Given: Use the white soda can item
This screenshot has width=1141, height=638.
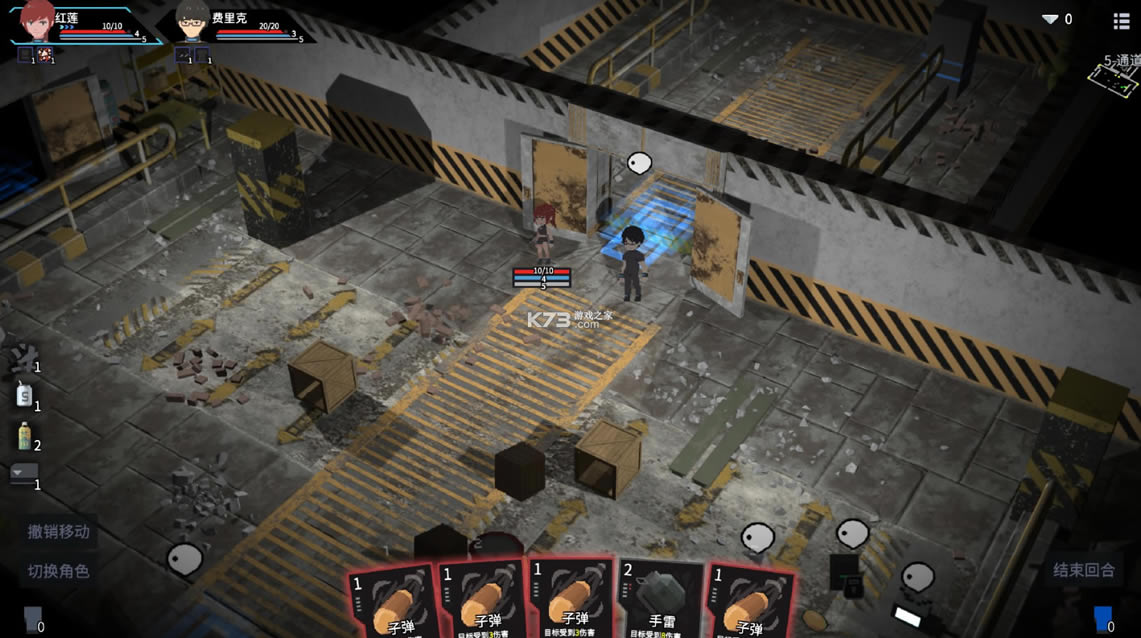Looking at the screenshot, I should (x=24, y=397).
